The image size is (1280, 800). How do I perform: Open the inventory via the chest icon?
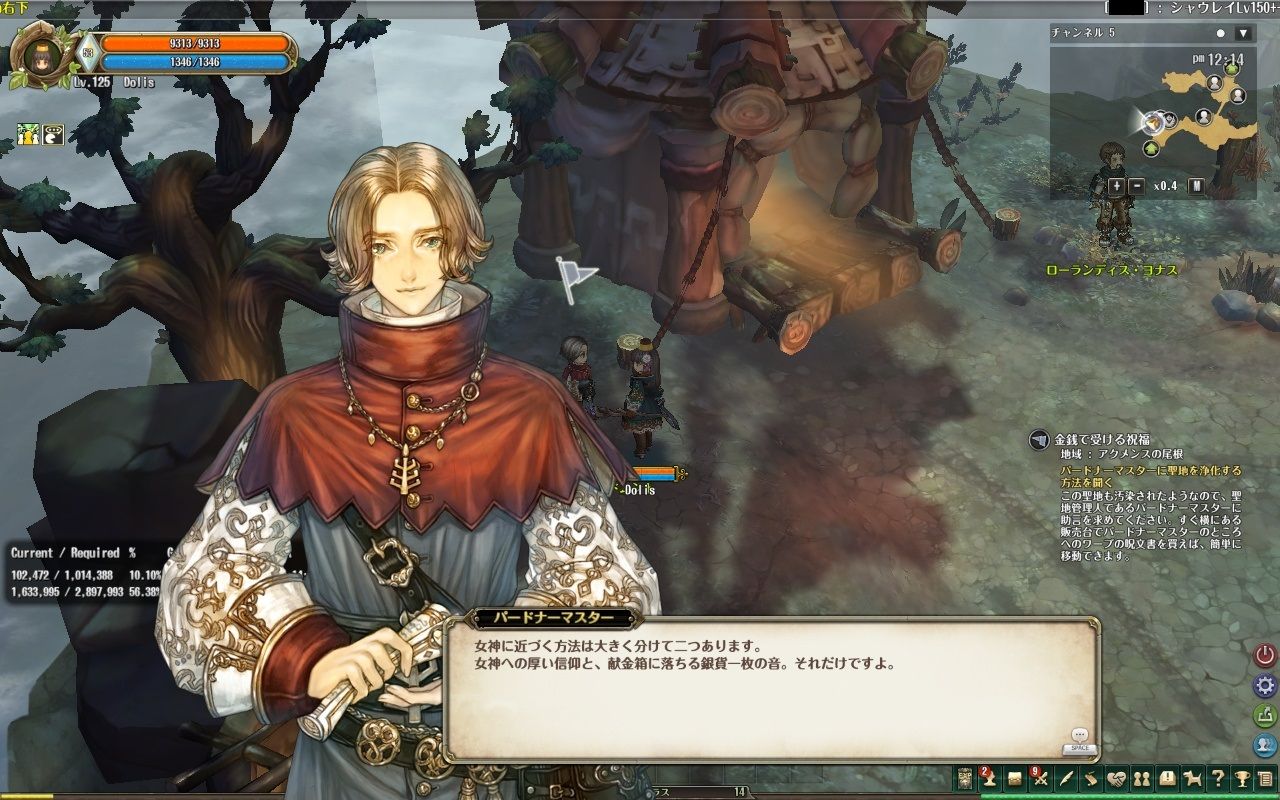click(x=1014, y=778)
